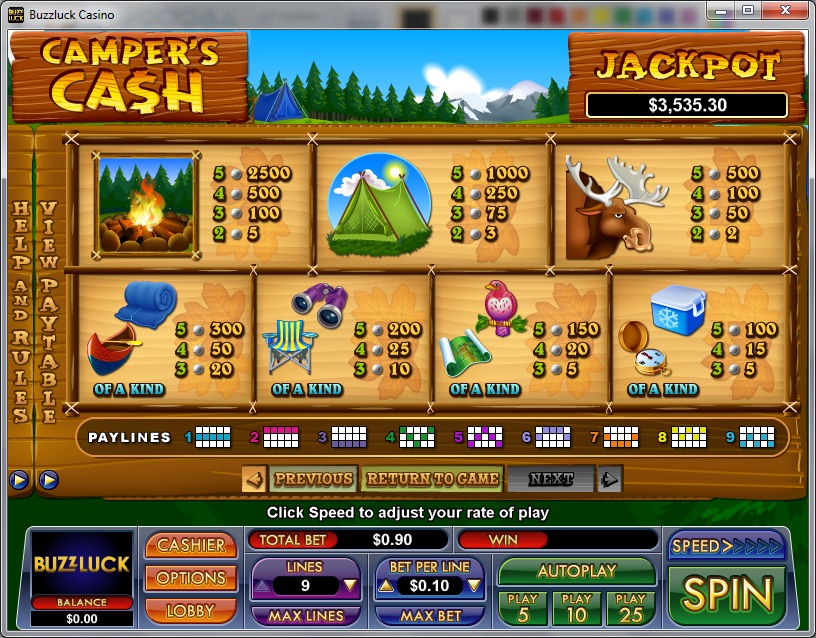816x638 pixels.
Task: Choose Play 10 autoplay spins
Action: click(x=577, y=607)
